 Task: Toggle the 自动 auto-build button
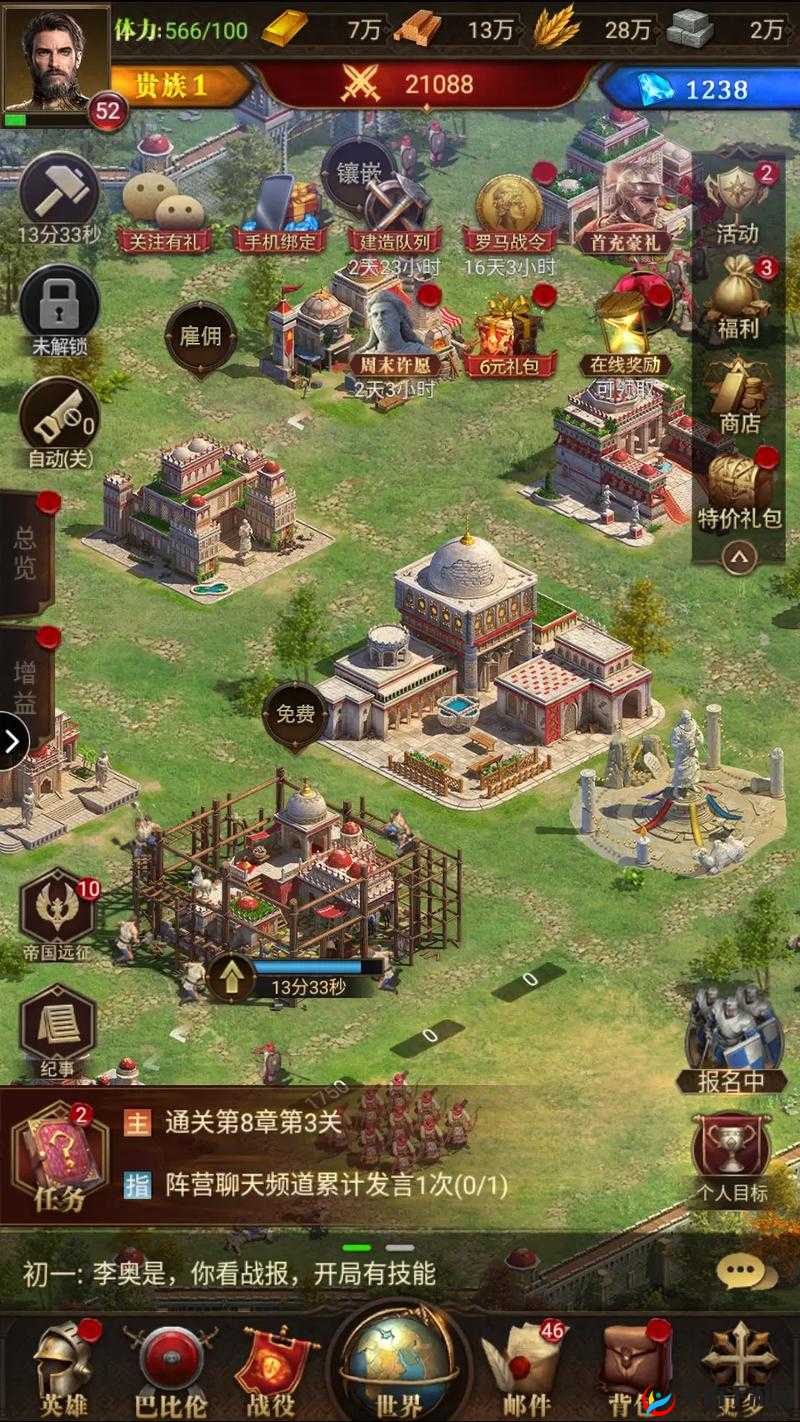tap(59, 418)
